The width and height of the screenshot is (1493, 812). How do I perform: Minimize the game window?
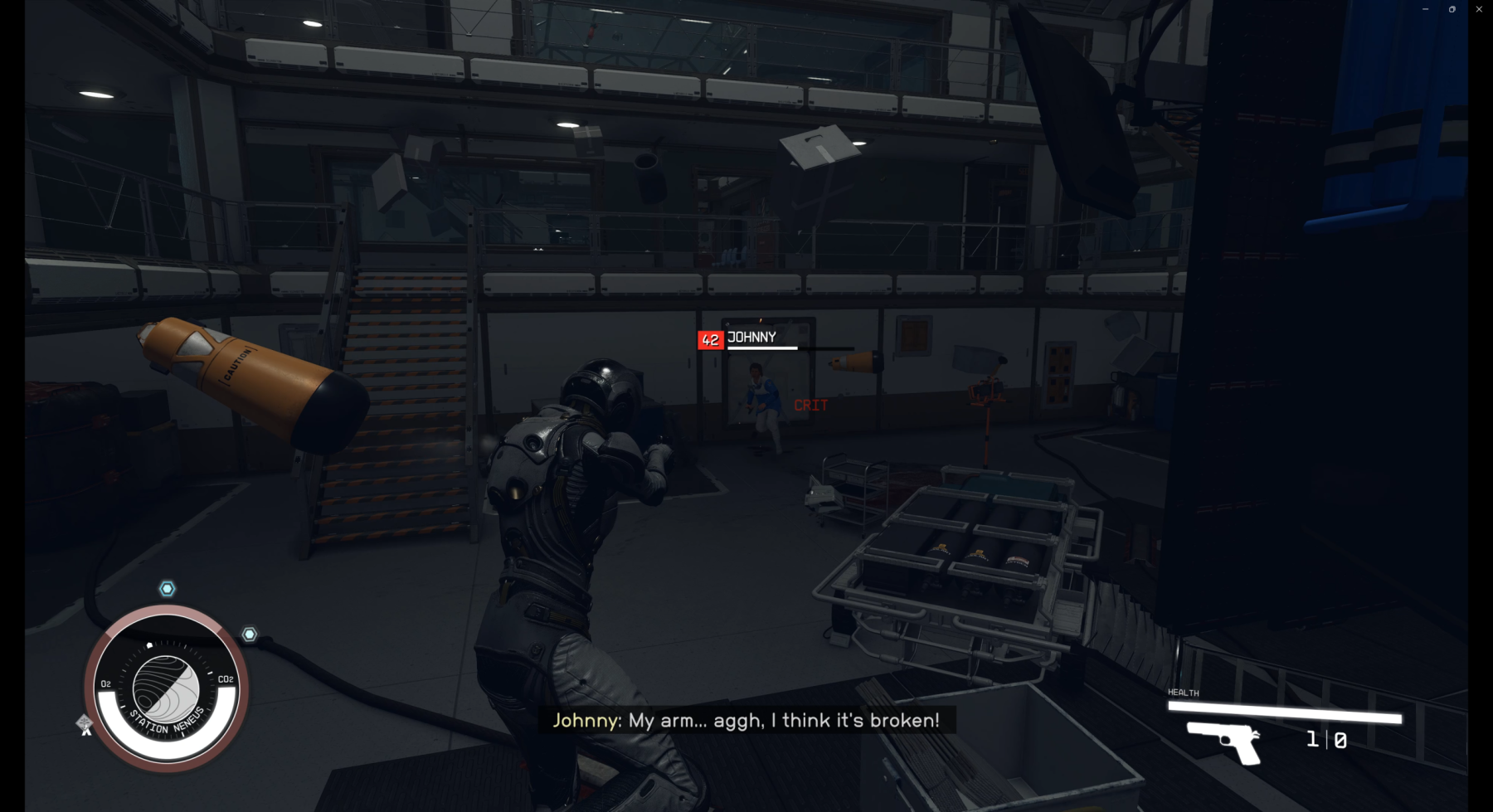(1425, 9)
